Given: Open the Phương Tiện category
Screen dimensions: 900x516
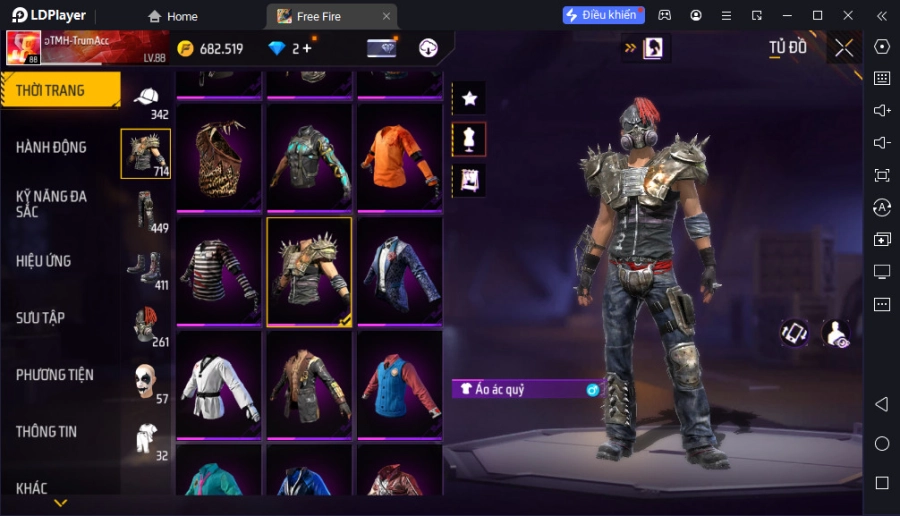Looking at the screenshot, I should click(x=55, y=375).
